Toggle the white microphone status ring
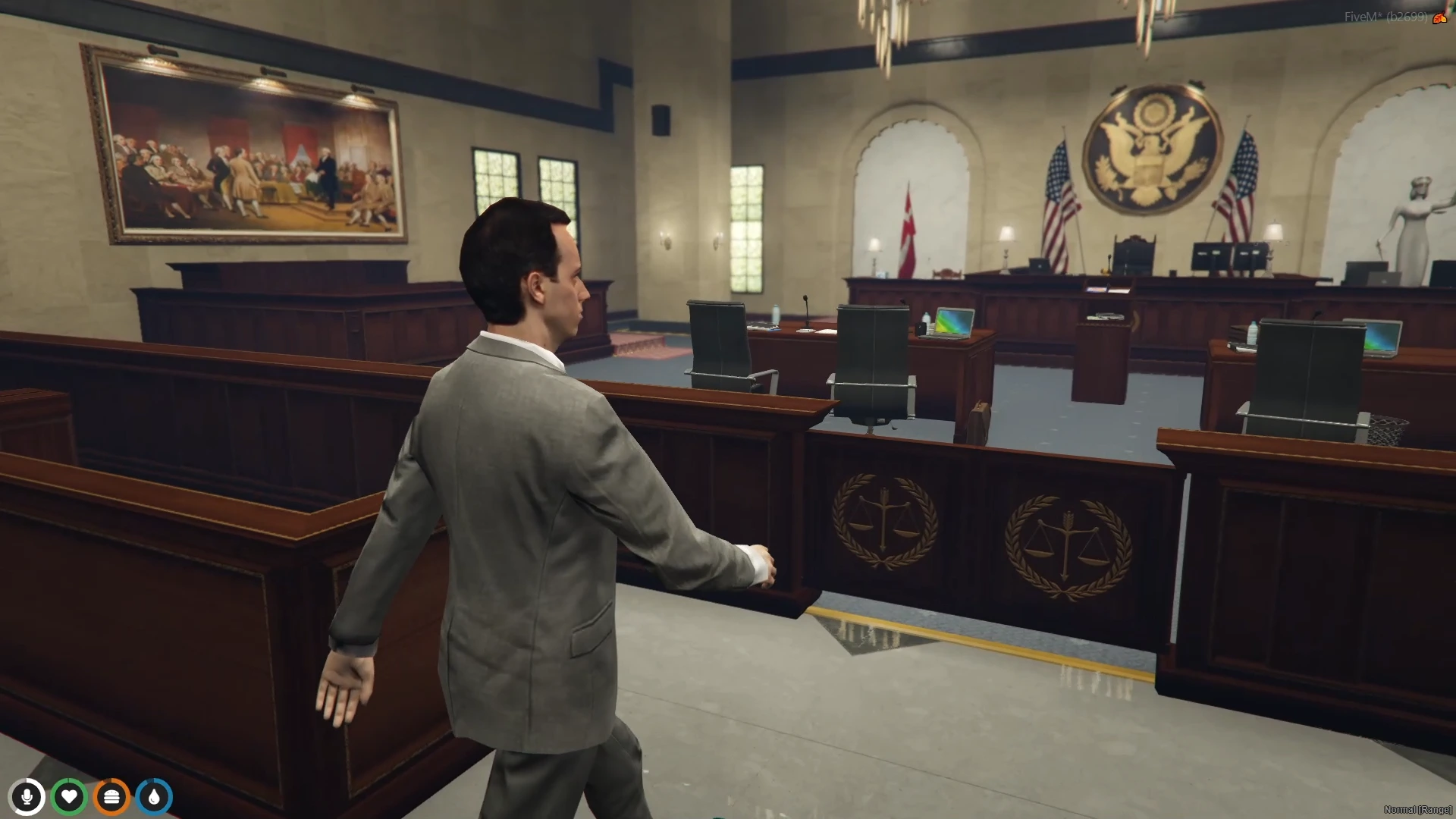 click(28, 796)
